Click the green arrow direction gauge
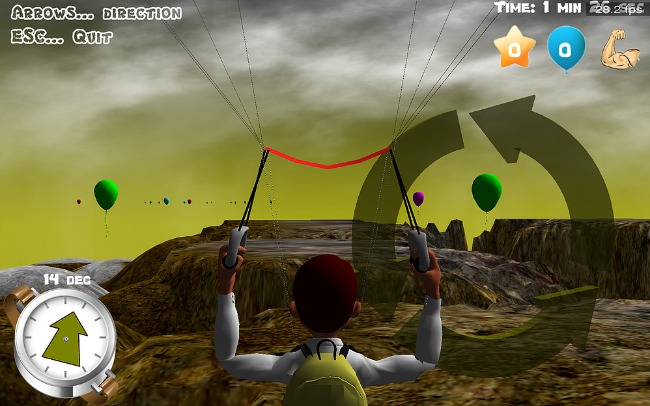 65,337
